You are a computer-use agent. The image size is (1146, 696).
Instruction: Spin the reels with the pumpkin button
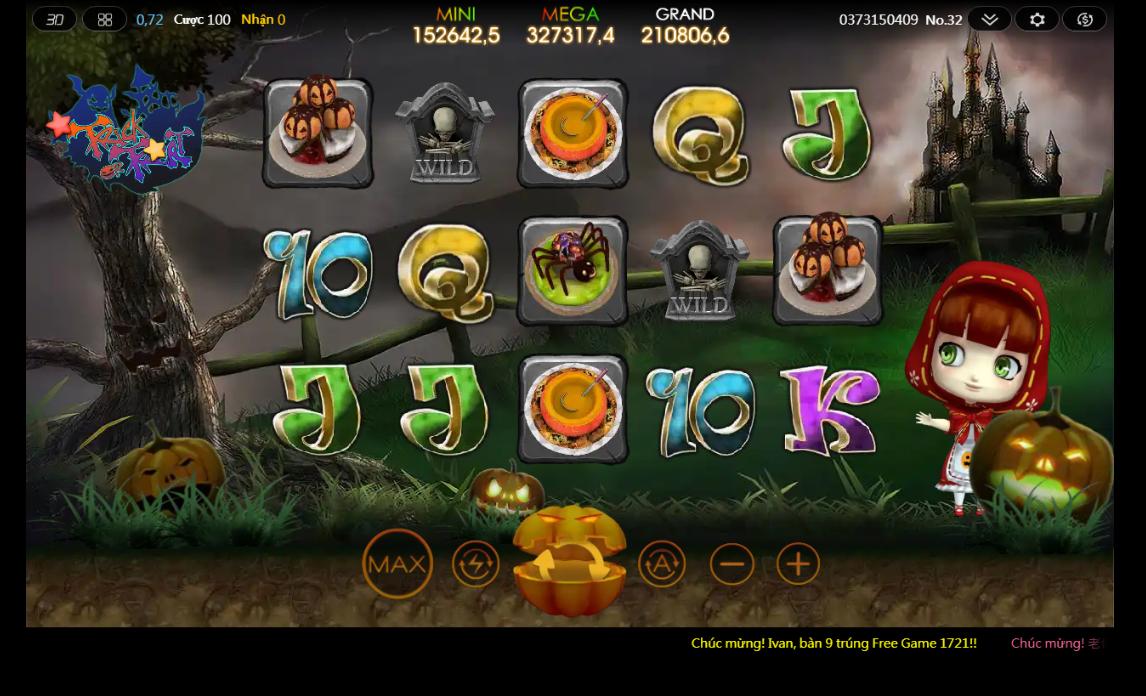click(569, 563)
